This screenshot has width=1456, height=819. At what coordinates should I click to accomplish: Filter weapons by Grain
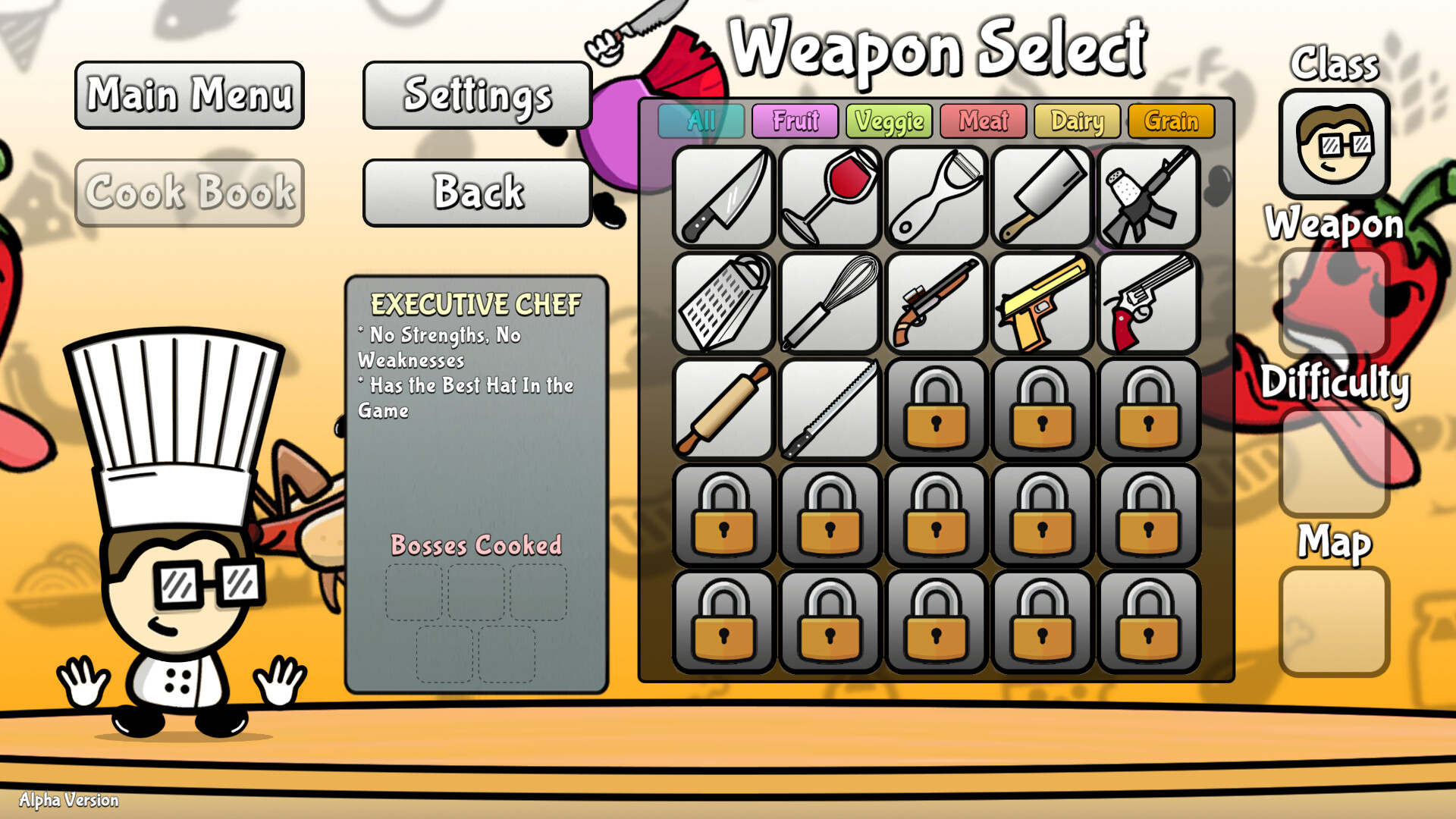click(x=1171, y=121)
